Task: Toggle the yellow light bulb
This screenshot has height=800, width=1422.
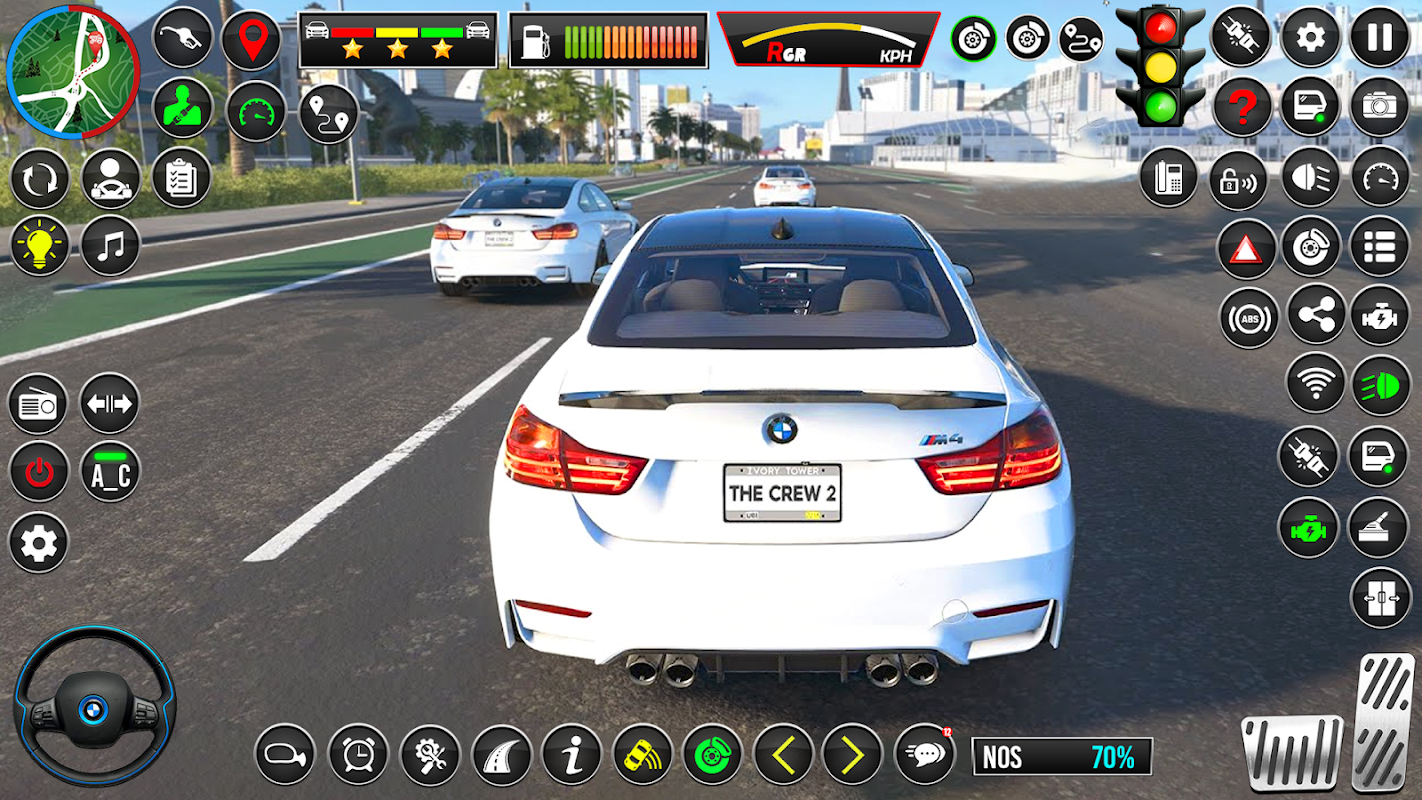Action: click(40, 246)
